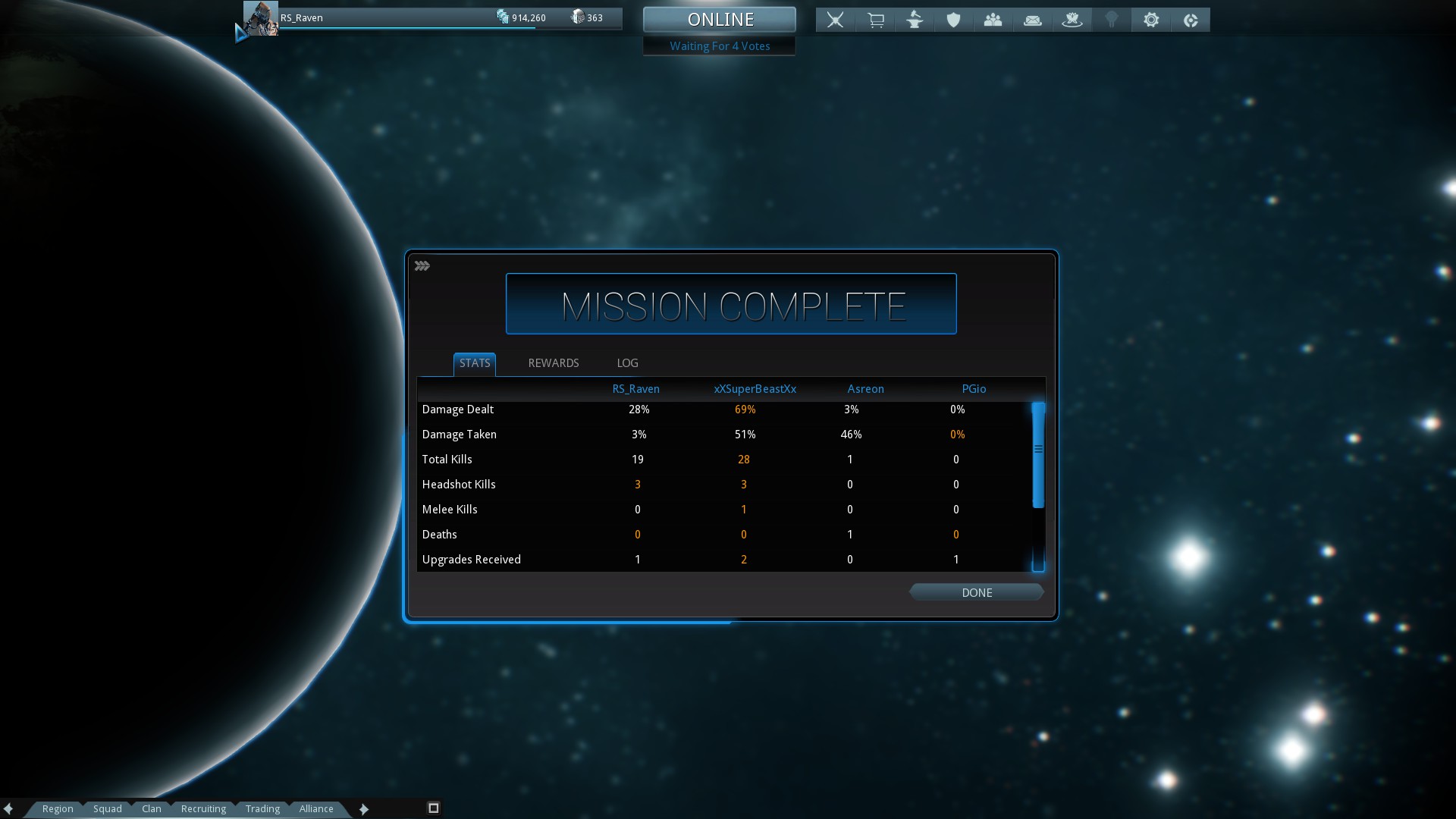This screenshot has width=1456, height=819.
Task: Switch to the Trading chat tab
Action: tap(262, 808)
